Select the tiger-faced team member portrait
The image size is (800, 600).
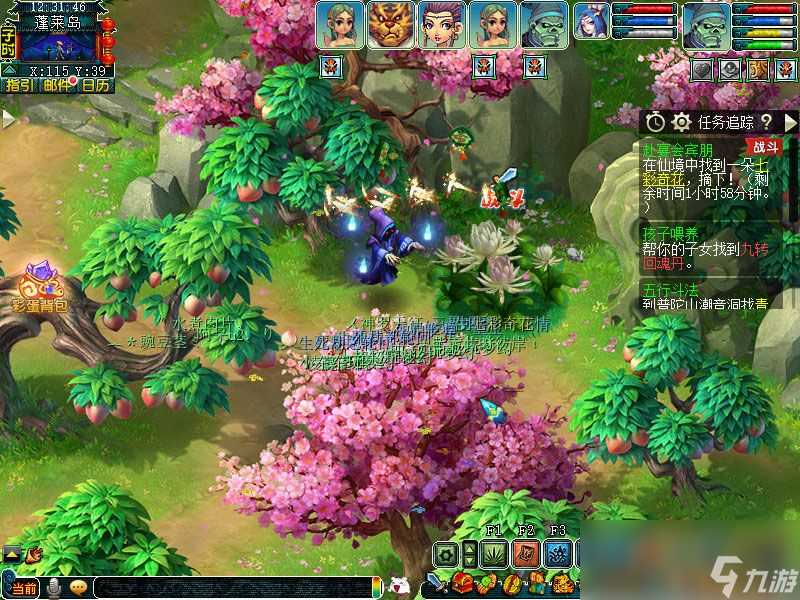tap(392, 25)
